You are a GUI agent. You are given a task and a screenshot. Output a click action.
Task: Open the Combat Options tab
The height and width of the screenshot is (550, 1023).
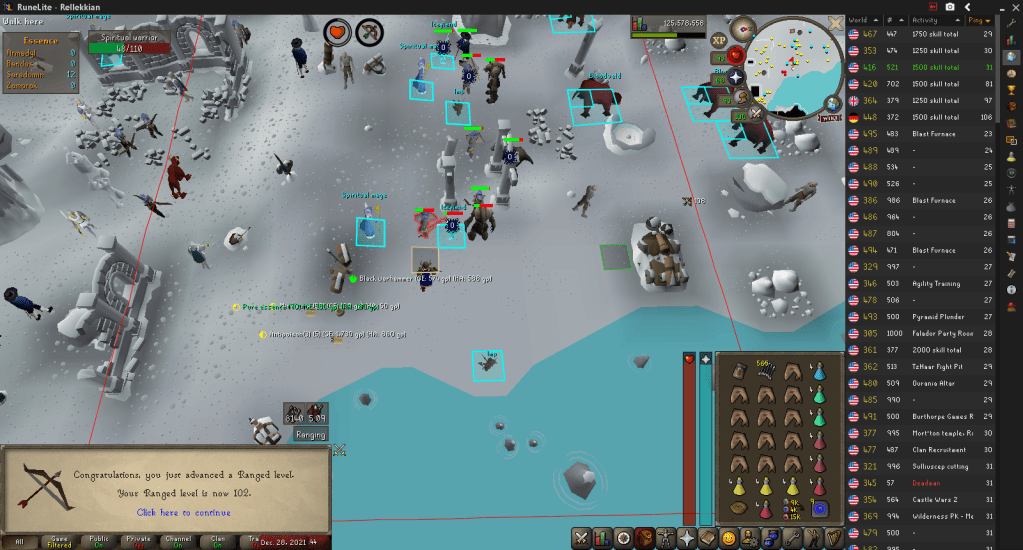579,537
